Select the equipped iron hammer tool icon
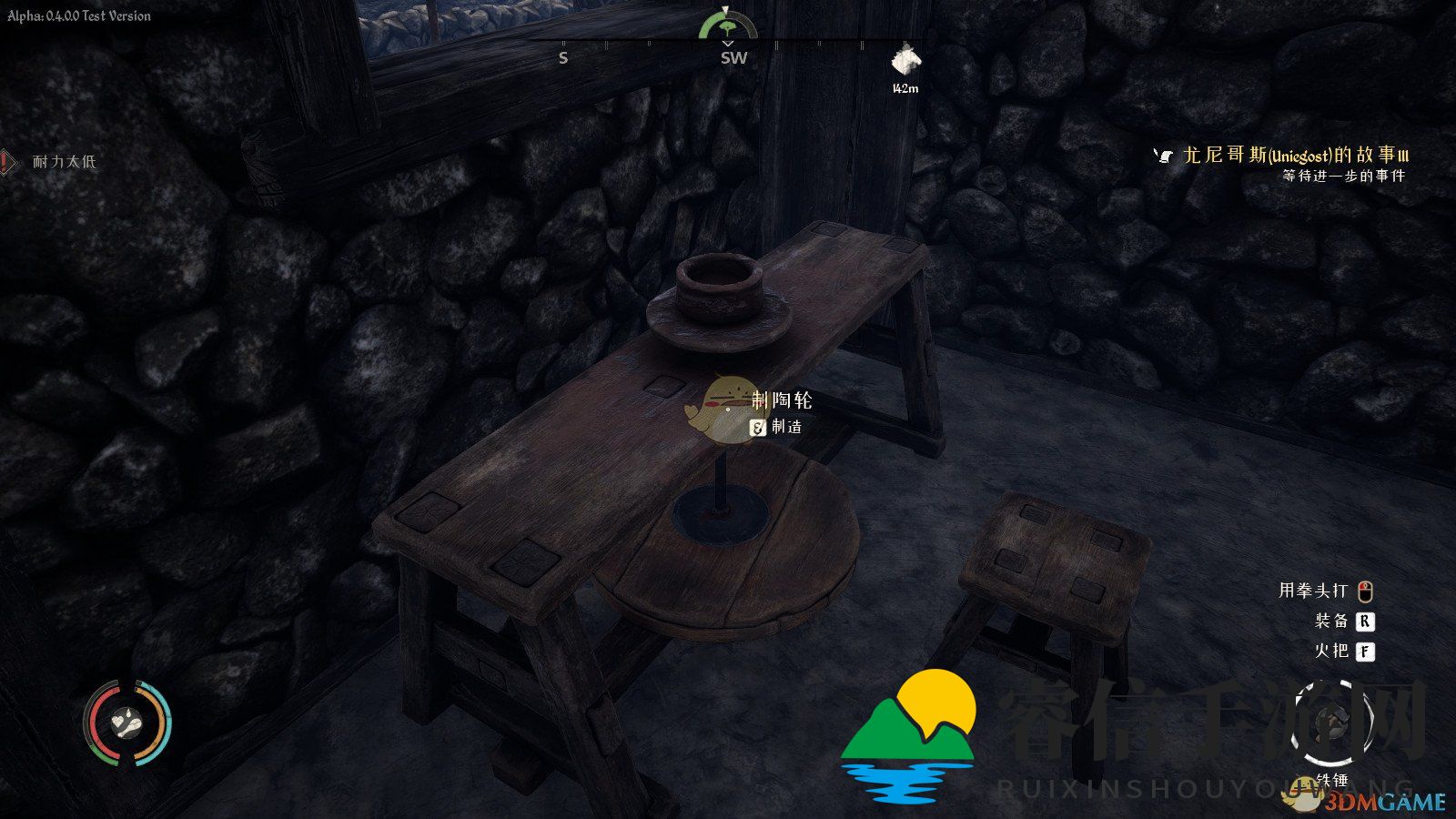1456x819 pixels. (1332, 725)
